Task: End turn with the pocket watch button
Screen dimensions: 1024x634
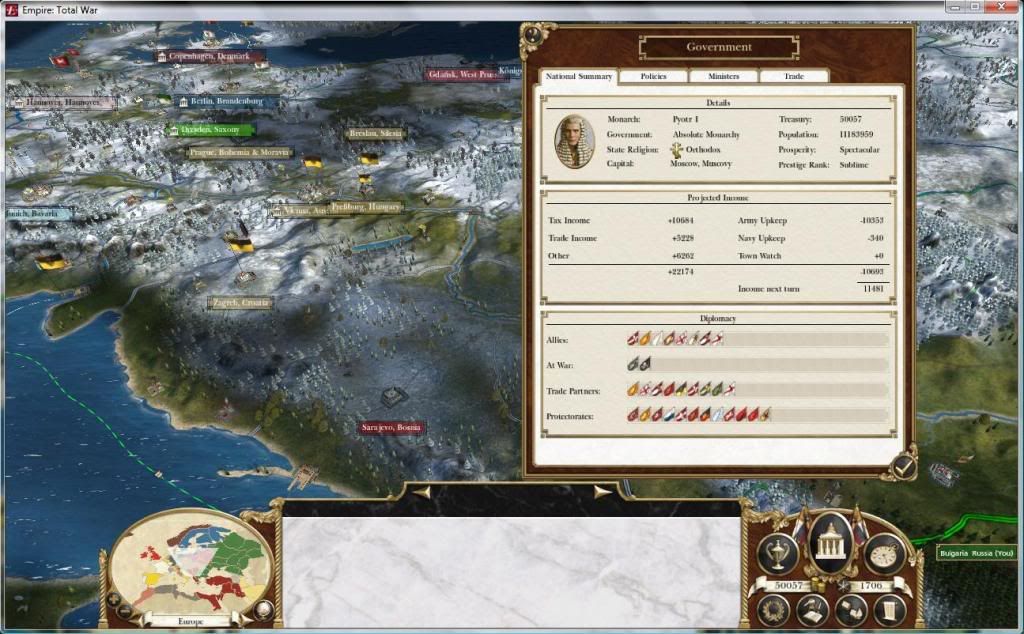Action: coord(884,553)
